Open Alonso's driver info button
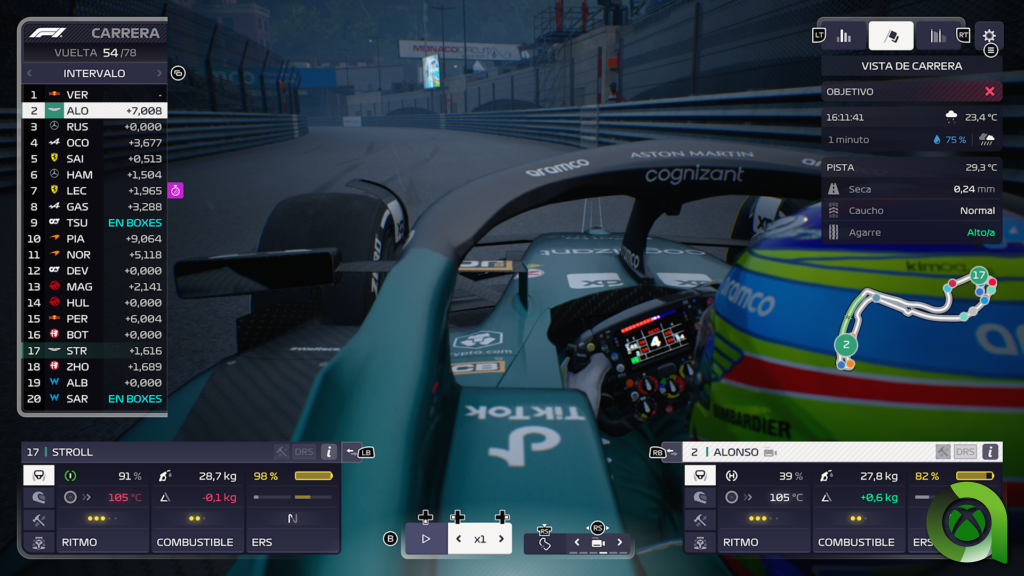The width and height of the screenshot is (1024, 576). click(990, 452)
